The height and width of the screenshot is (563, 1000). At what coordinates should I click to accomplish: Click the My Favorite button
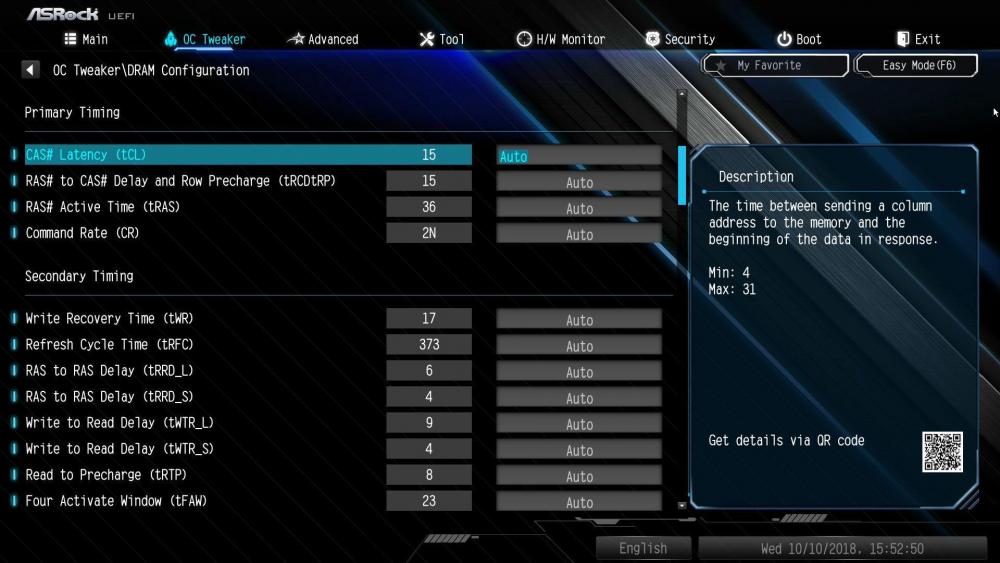(775, 65)
